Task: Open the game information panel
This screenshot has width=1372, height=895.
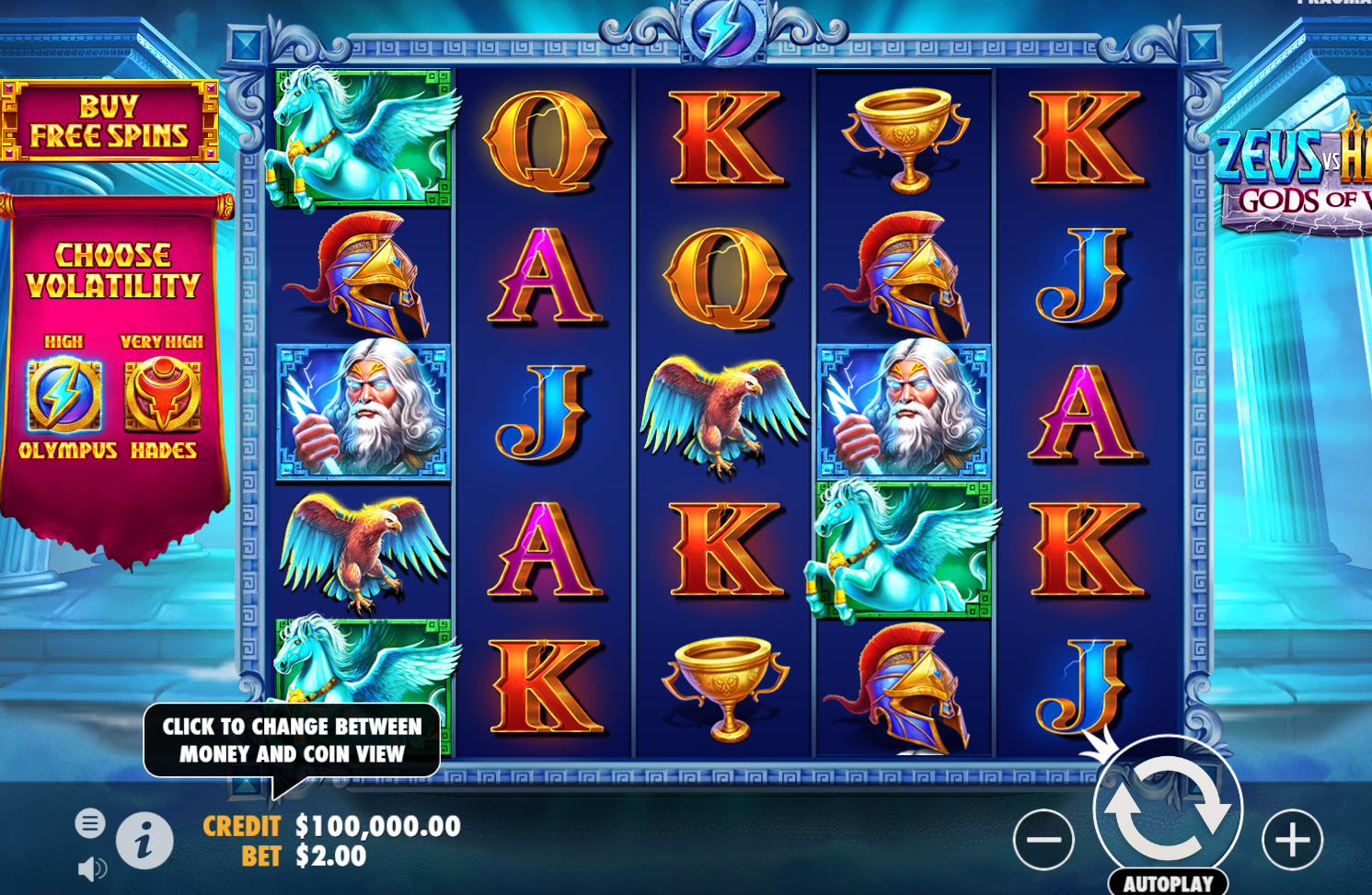Action: tap(143, 840)
